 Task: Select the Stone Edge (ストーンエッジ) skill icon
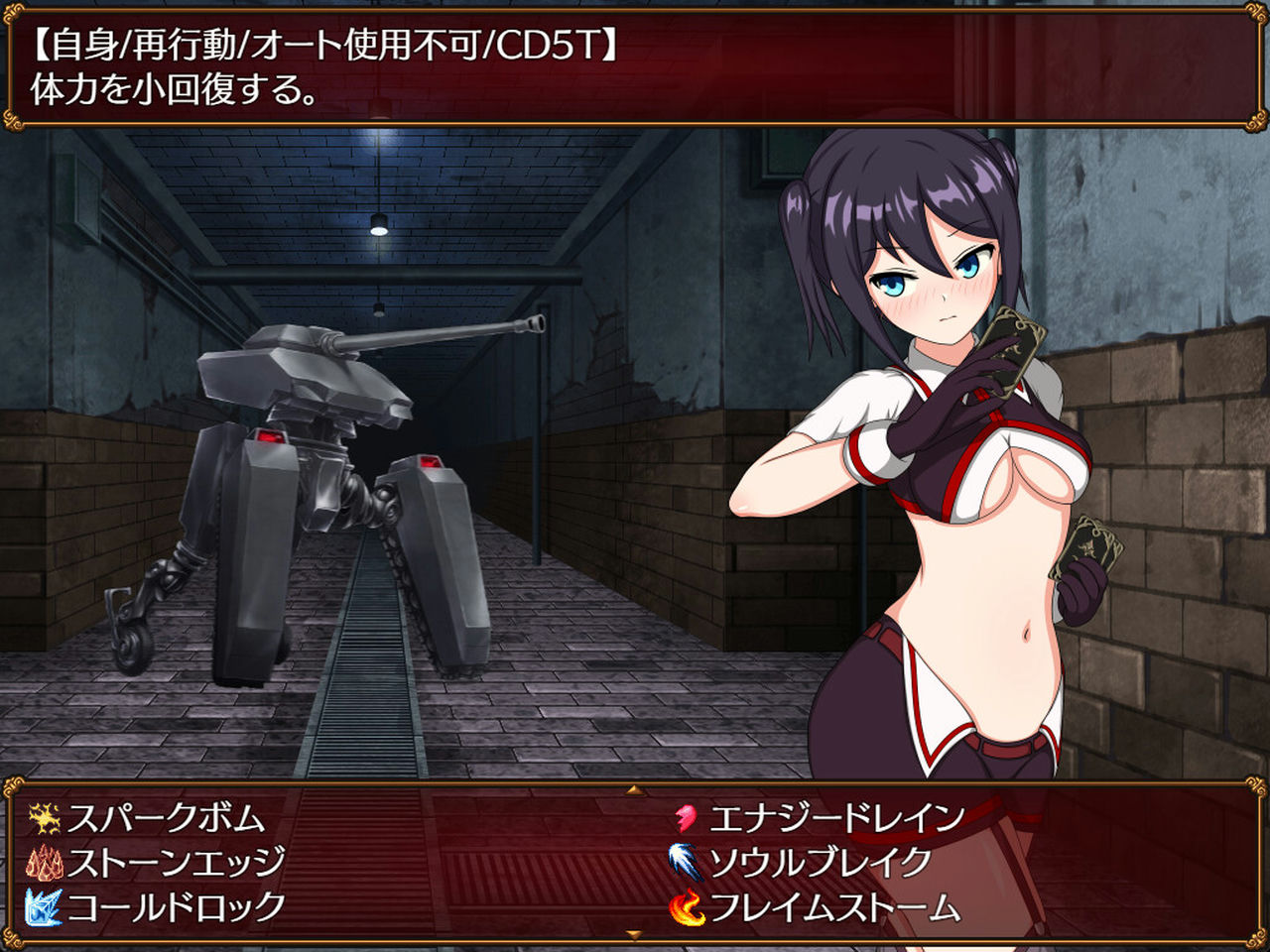pyautogui.click(x=48, y=863)
